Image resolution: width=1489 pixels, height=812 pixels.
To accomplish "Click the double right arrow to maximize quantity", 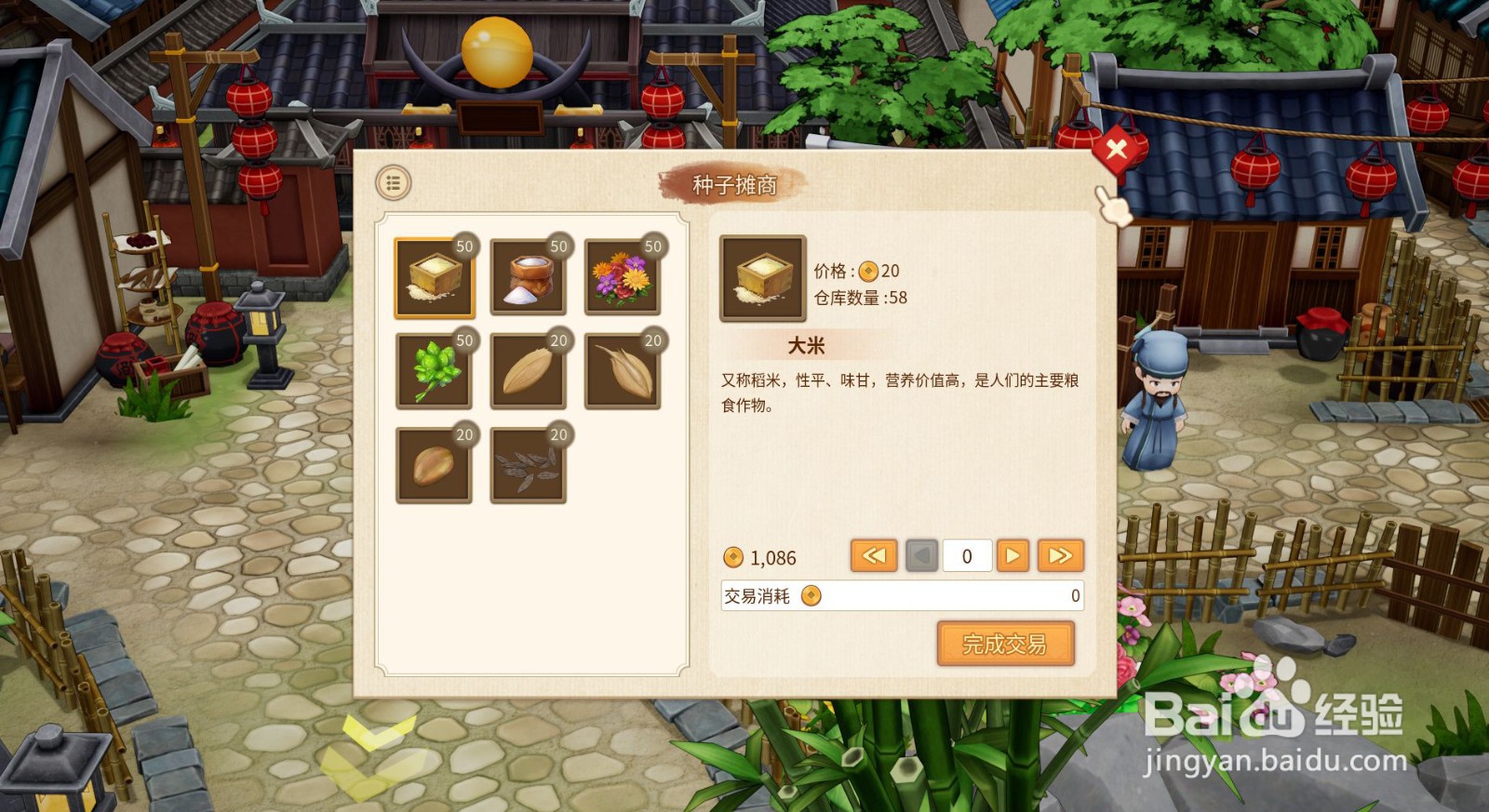I will coord(1060,555).
